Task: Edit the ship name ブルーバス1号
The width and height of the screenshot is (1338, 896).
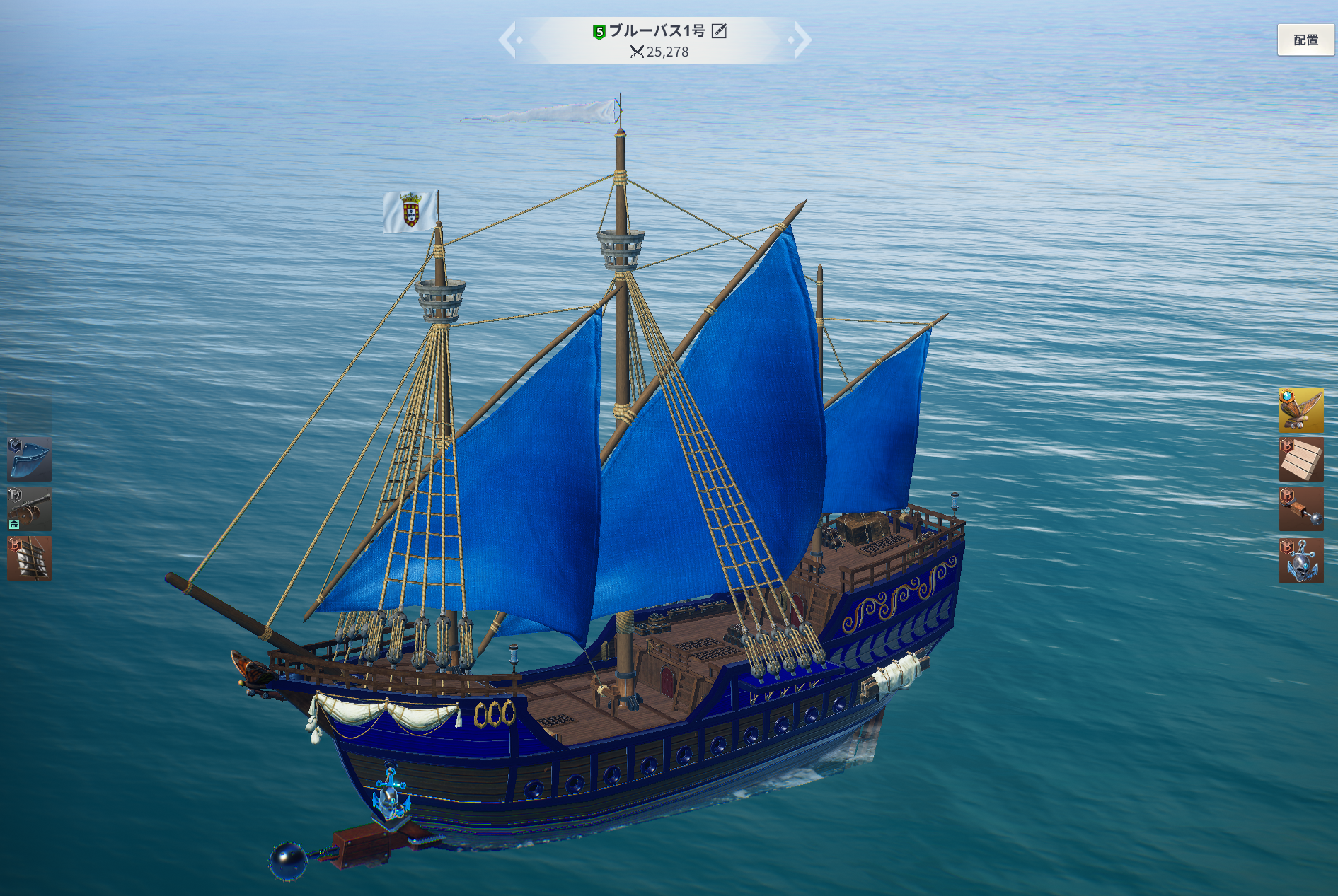Action: [x=719, y=30]
